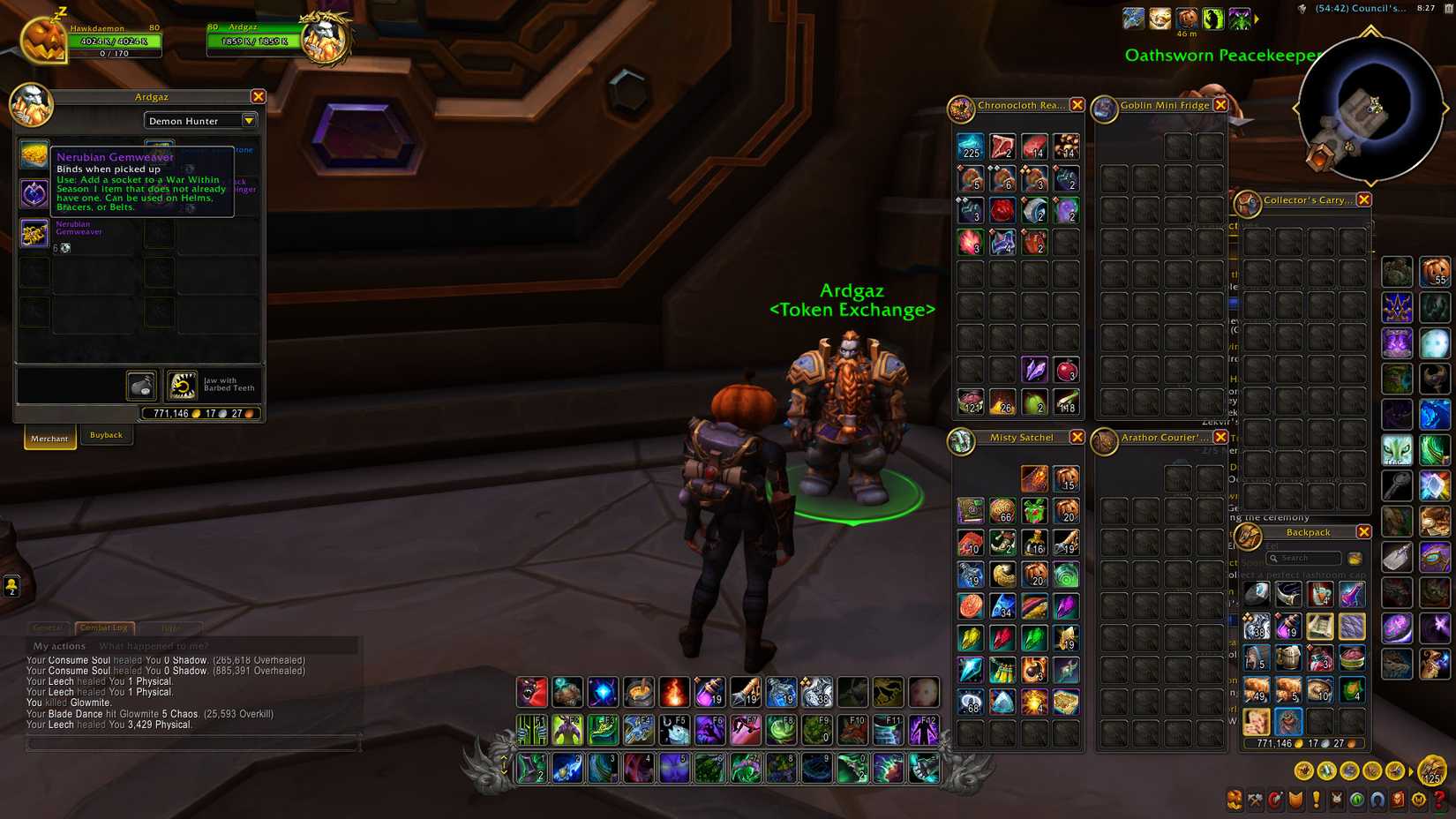Screen dimensions: 1456x819
Task: Open the Quest Log exclamation mark icon
Action: coord(1316,800)
